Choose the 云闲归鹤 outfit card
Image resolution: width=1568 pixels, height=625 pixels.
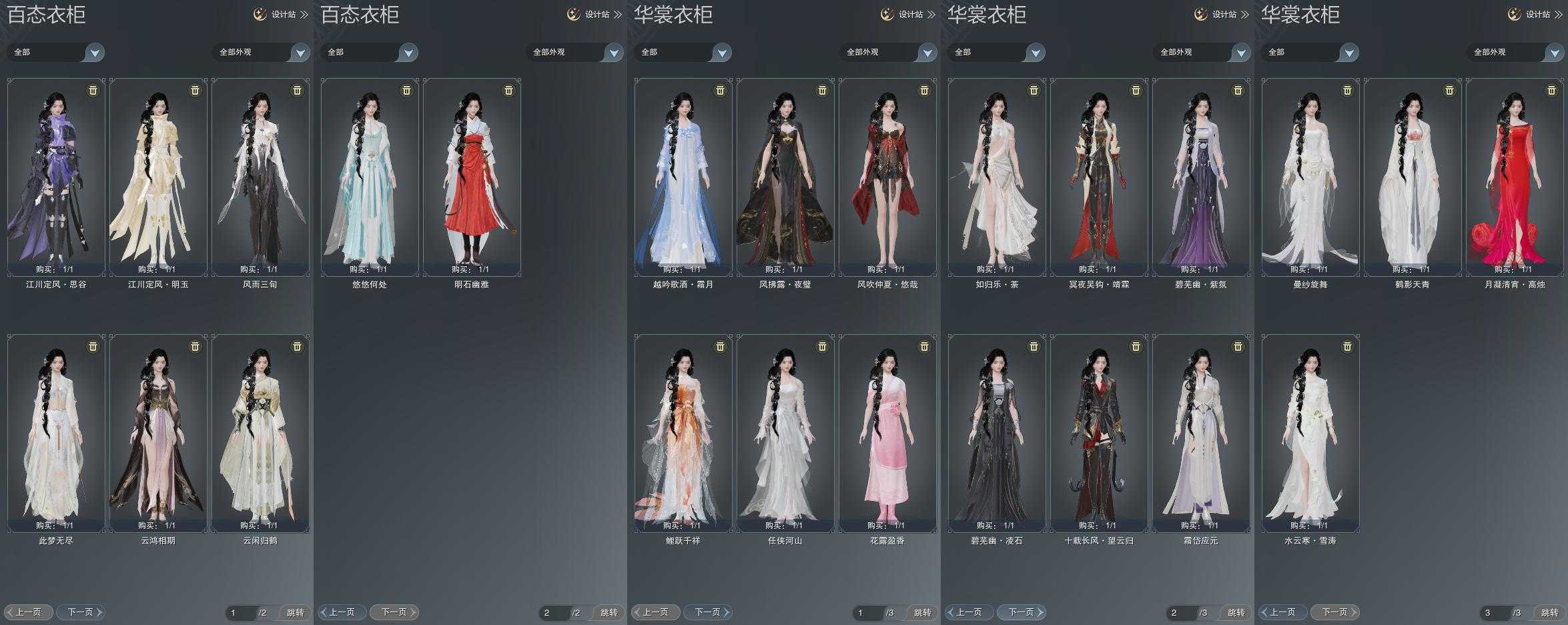(260, 433)
